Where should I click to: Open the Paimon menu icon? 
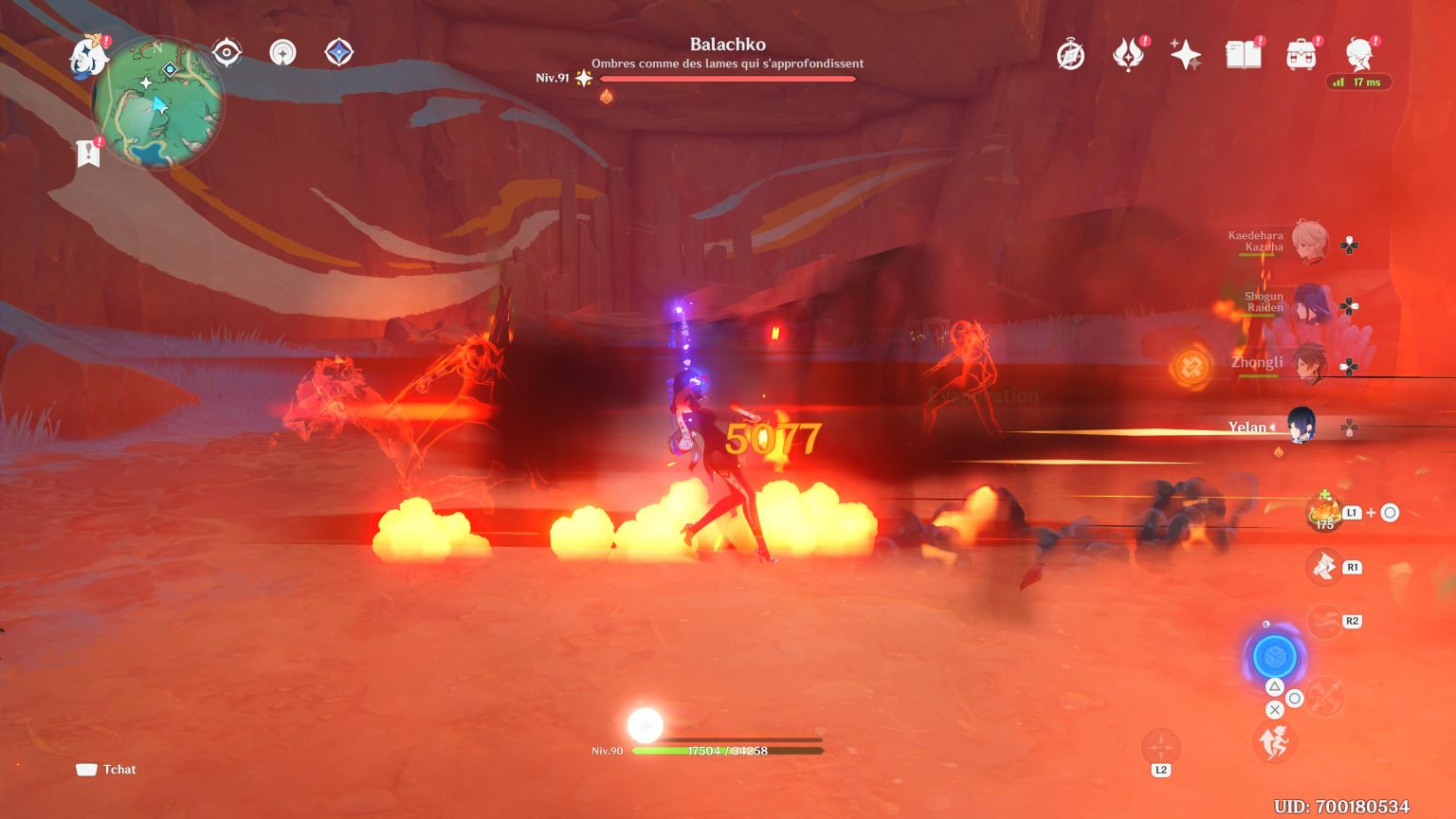click(89, 54)
